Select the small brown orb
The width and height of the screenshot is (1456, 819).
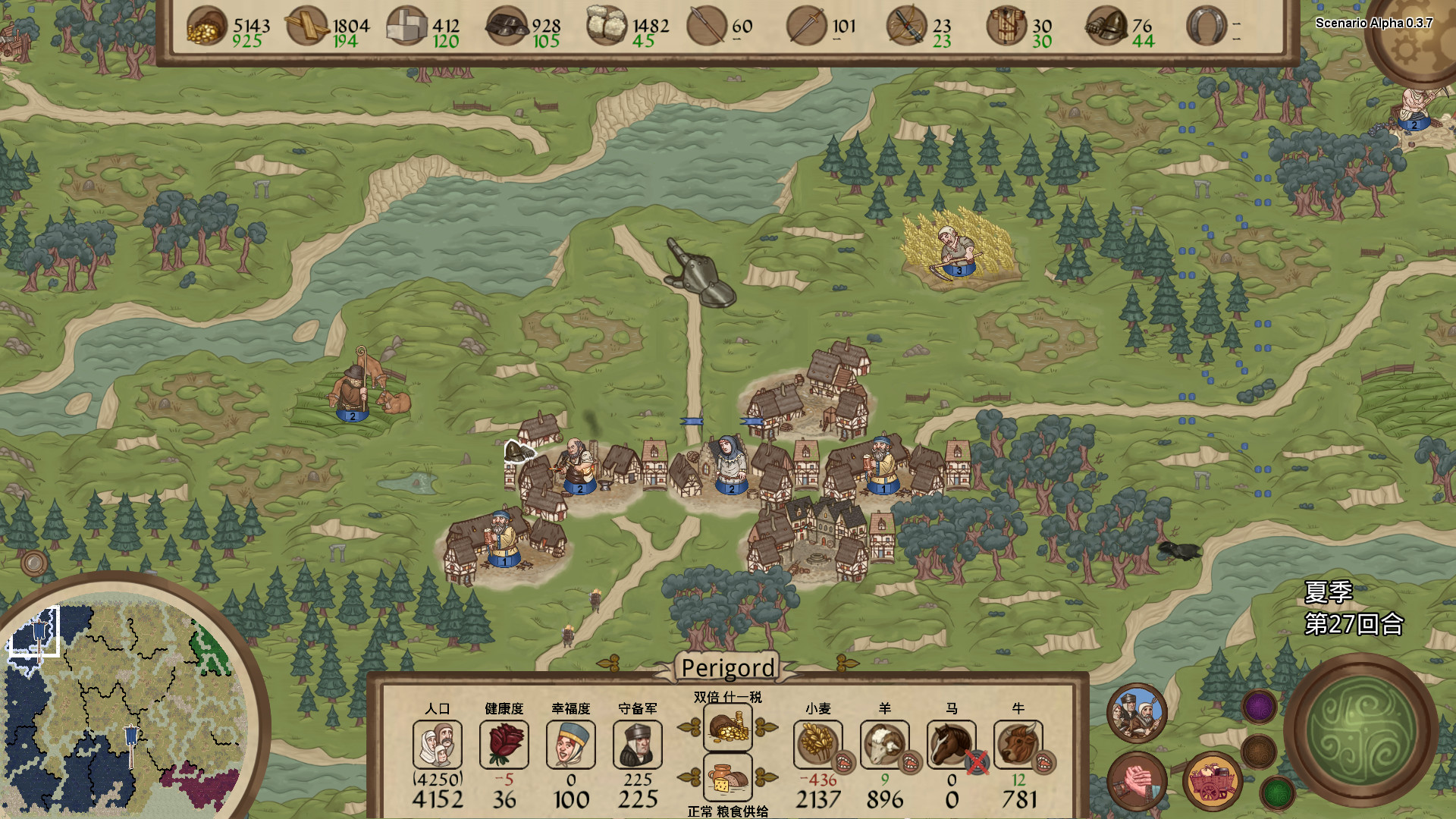(x=1259, y=751)
